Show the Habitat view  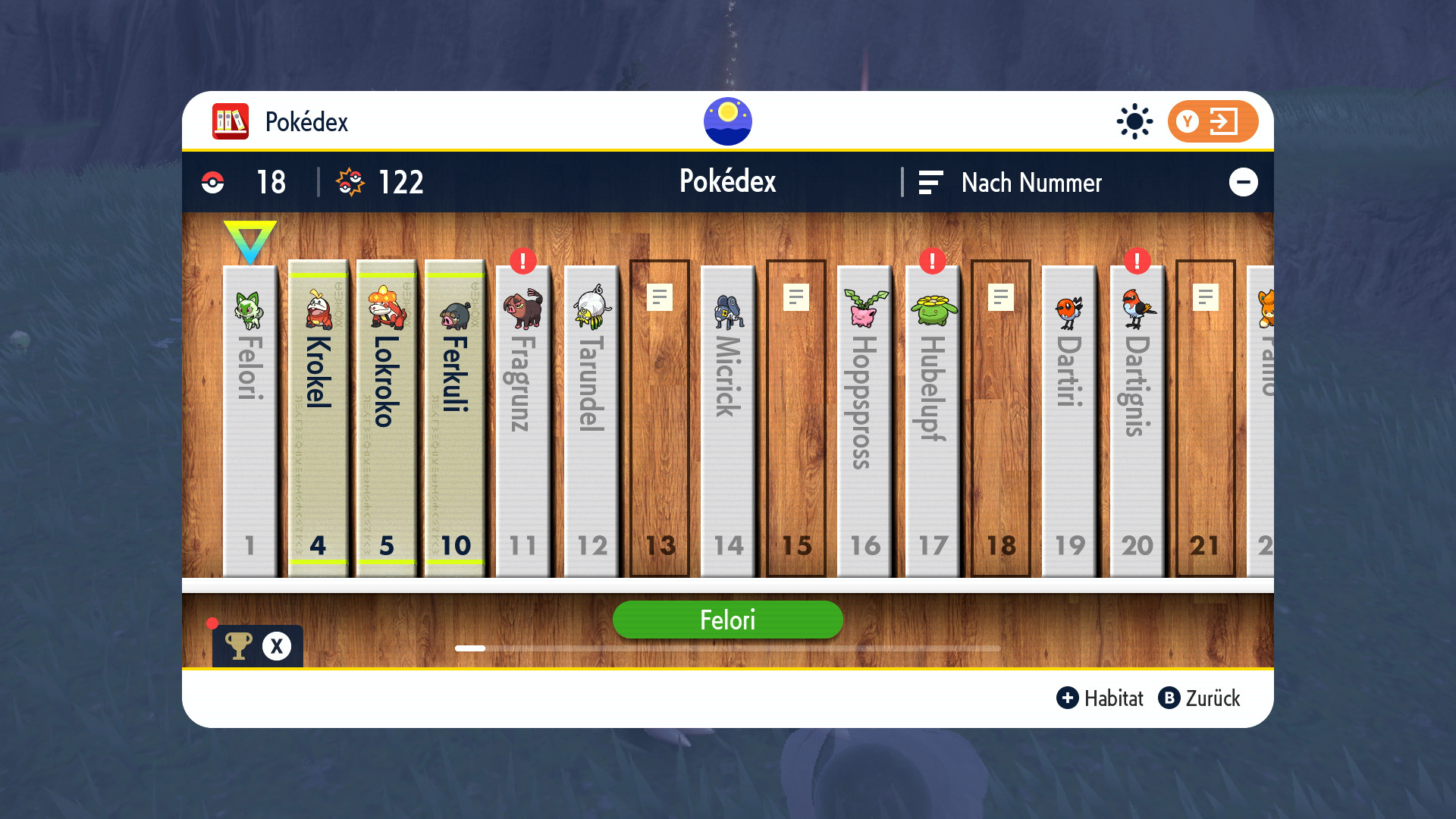pos(1100,698)
